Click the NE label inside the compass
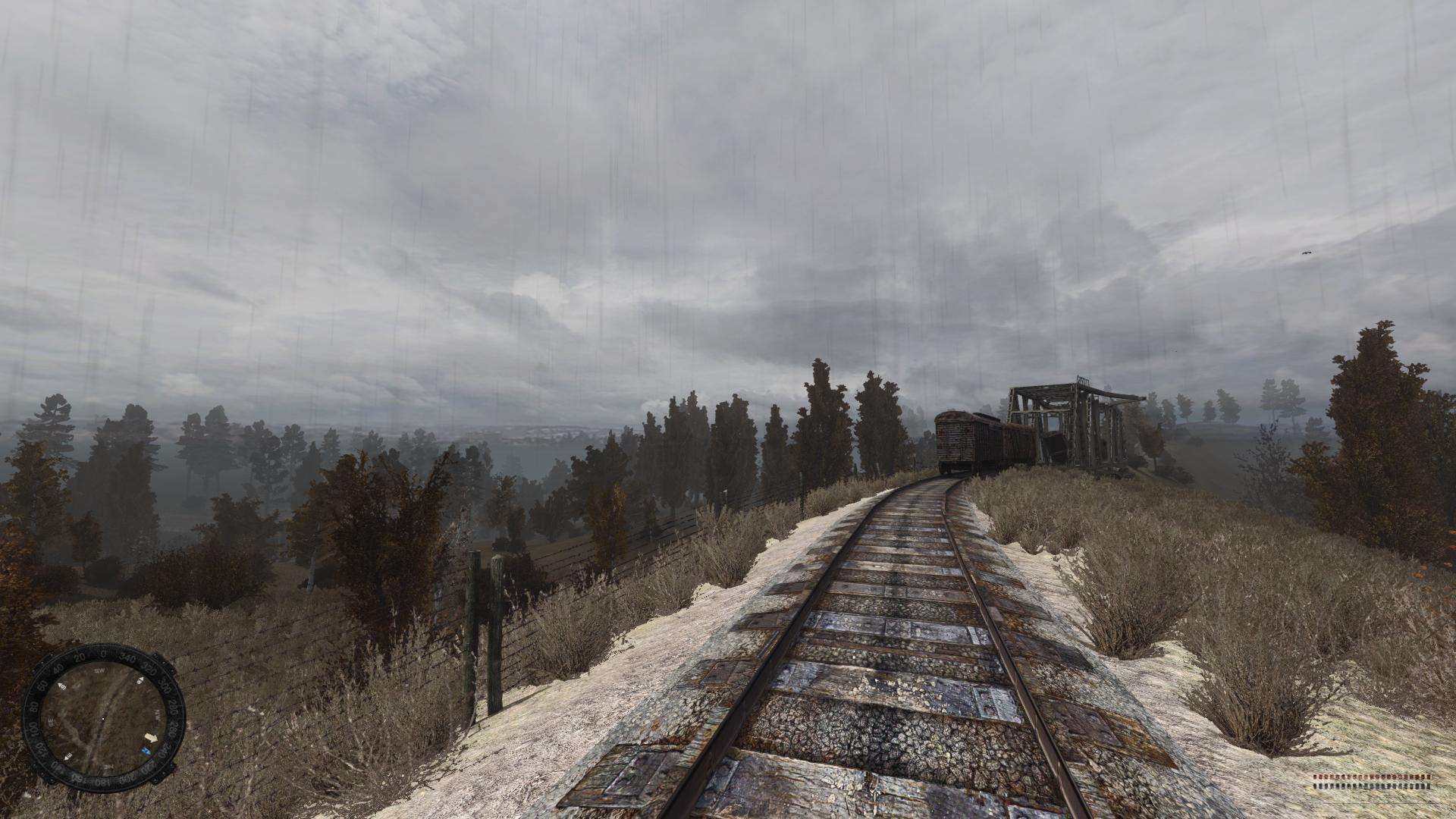Viewport: 1456px width, 819px height. point(107,766)
